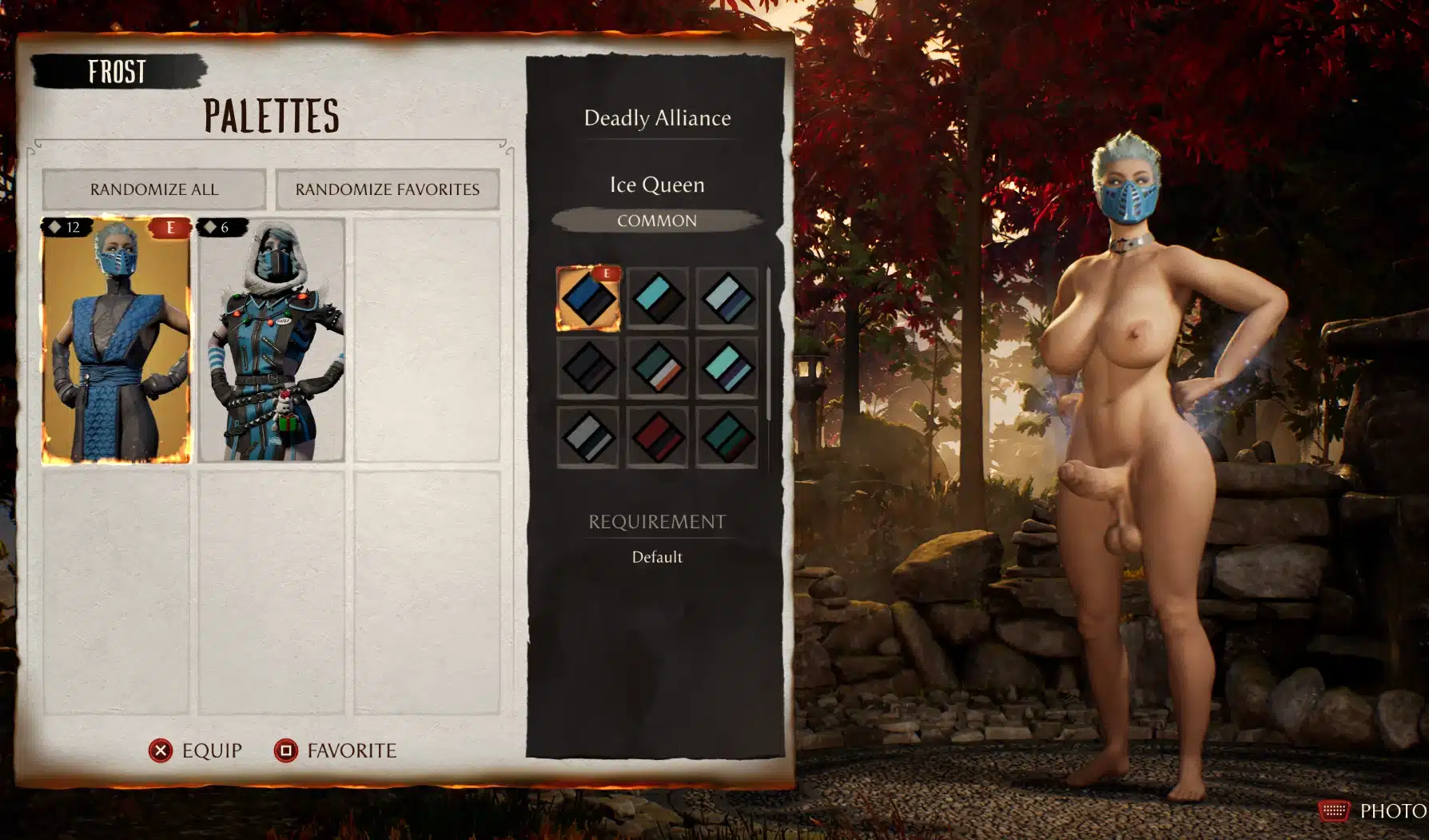Click the Randomize Favorites button

[387, 189]
